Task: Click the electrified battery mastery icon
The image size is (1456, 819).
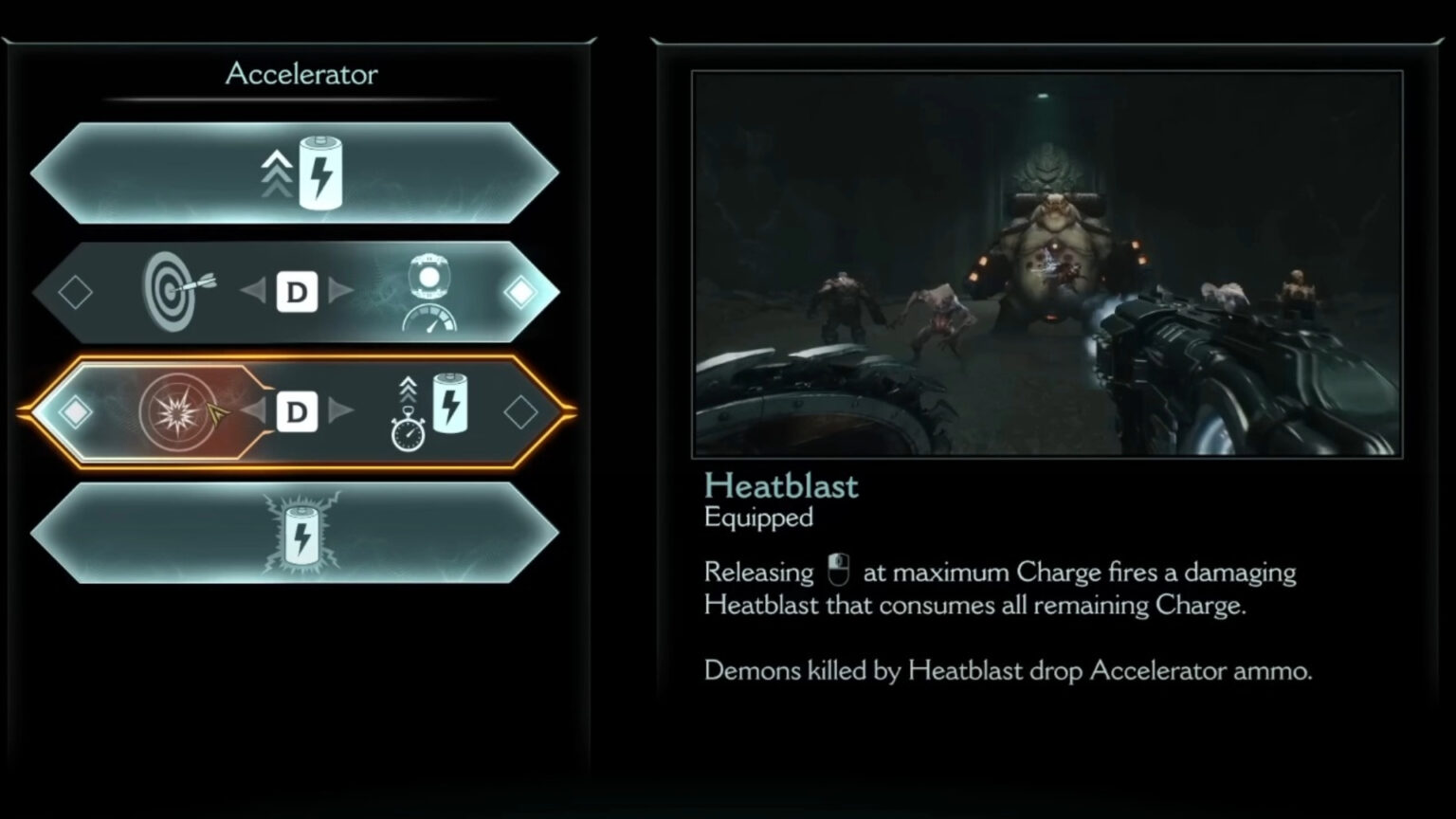Action: pyautogui.click(x=301, y=534)
